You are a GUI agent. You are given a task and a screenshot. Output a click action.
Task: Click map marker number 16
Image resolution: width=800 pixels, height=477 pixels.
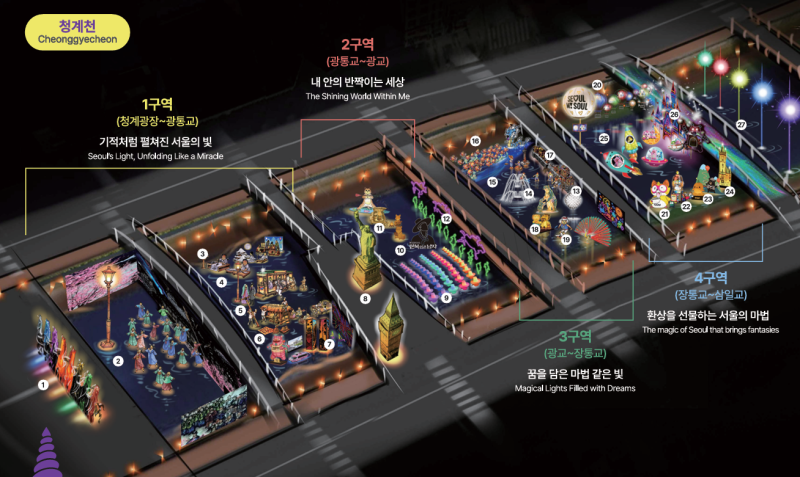point(475,141)
